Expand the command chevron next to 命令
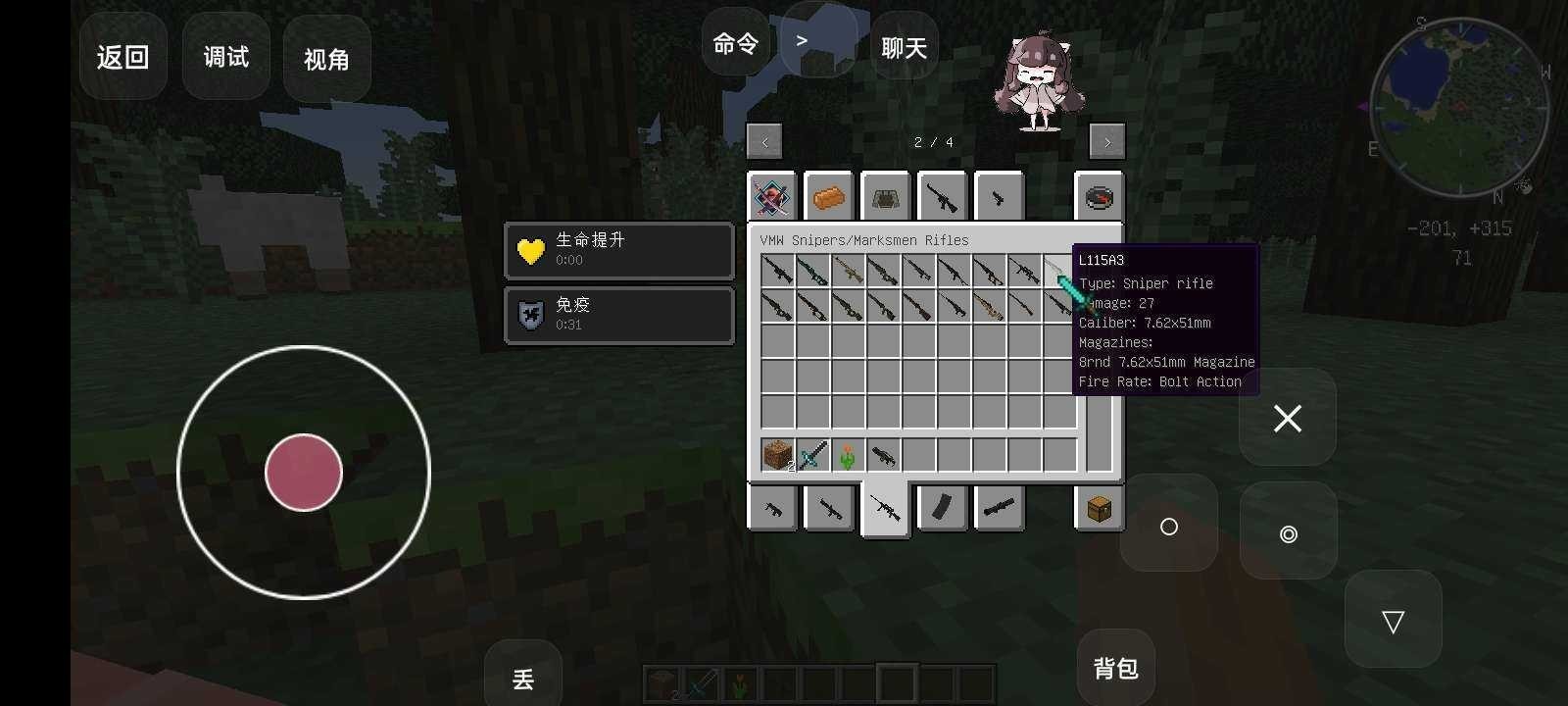1568x706 pixels. (x=801, y=39)
